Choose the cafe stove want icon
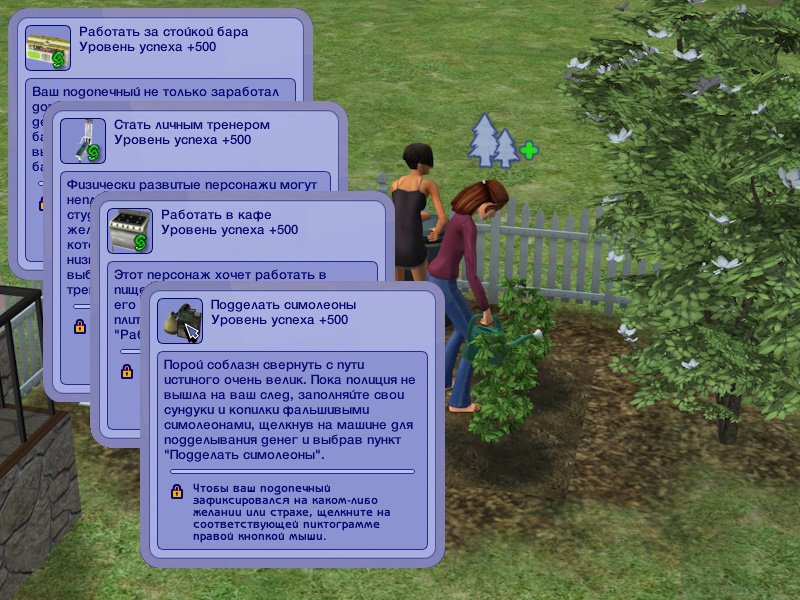 [130, 231]
